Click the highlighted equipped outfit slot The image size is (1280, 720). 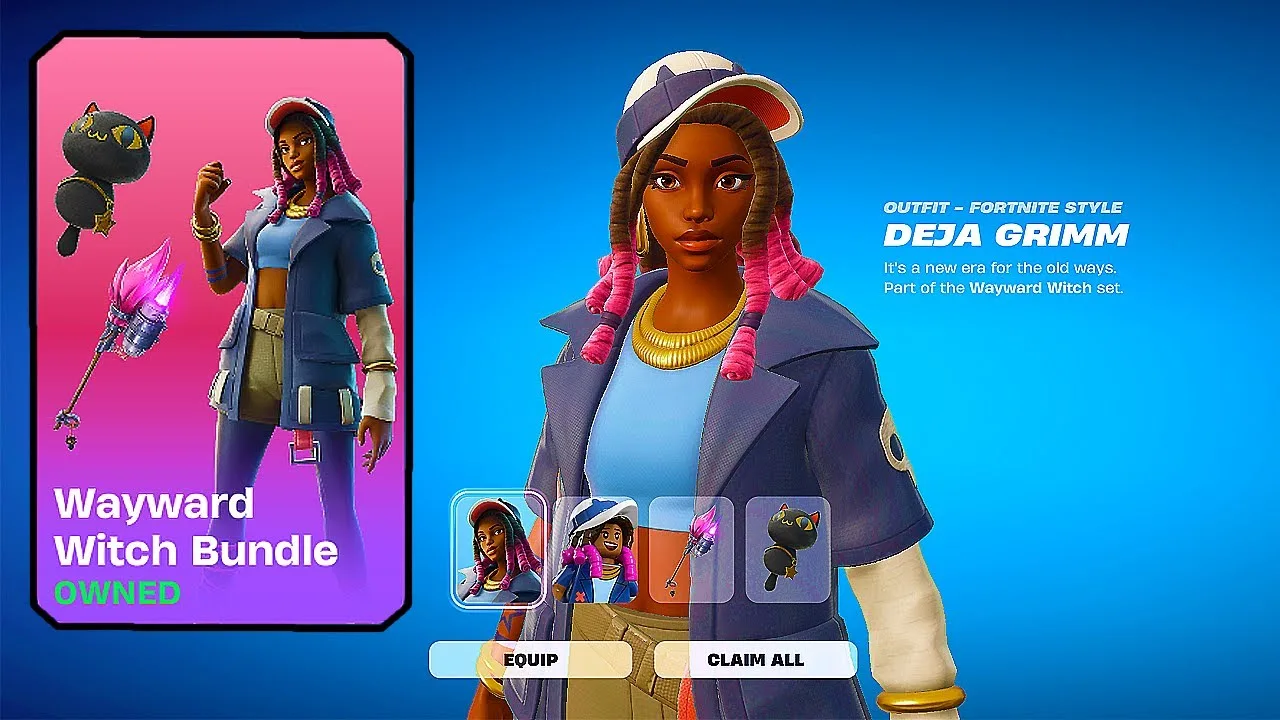tap(500, 550)
